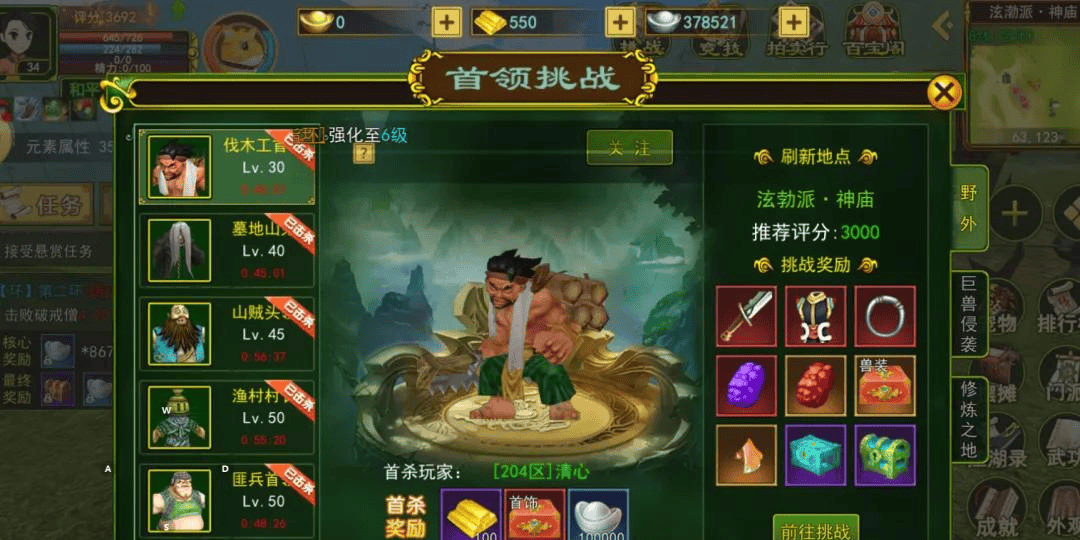Switch to the 野外 tab
1080x540 pixels.
[x=968, y=209]
